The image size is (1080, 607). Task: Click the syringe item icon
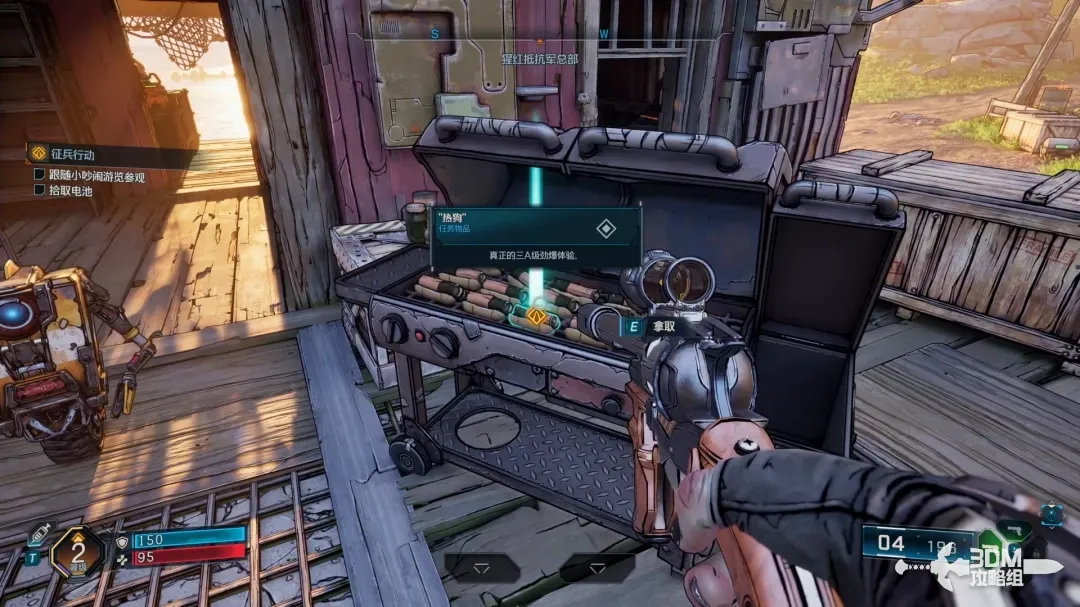[x=38, y=534]
